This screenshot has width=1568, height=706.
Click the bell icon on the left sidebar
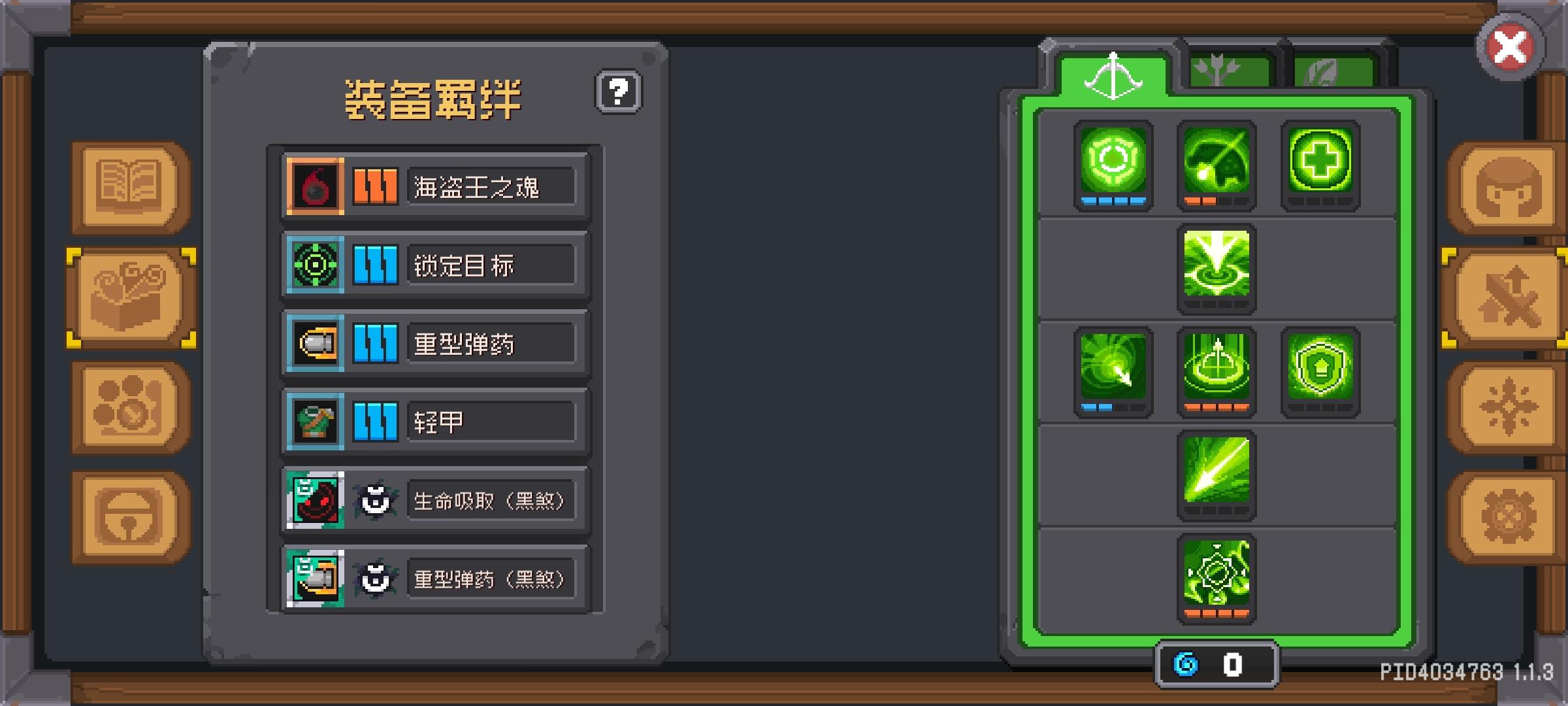point(127,513)
